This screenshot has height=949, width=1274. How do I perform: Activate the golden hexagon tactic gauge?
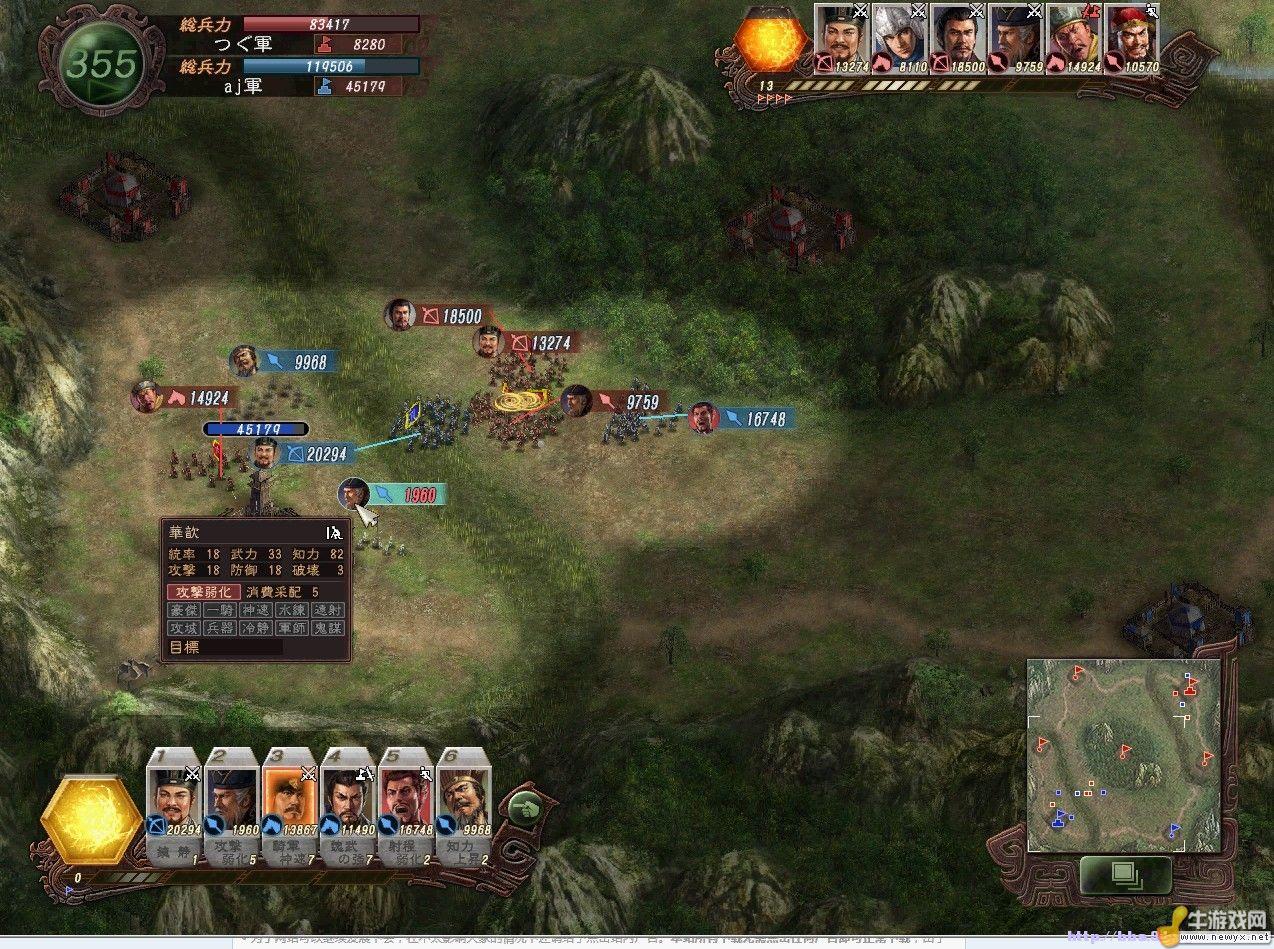[94, 820]
